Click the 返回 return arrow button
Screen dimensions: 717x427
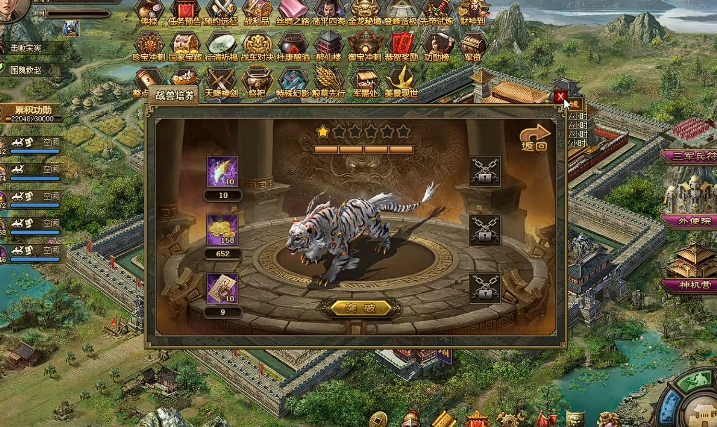pos(535,138)
